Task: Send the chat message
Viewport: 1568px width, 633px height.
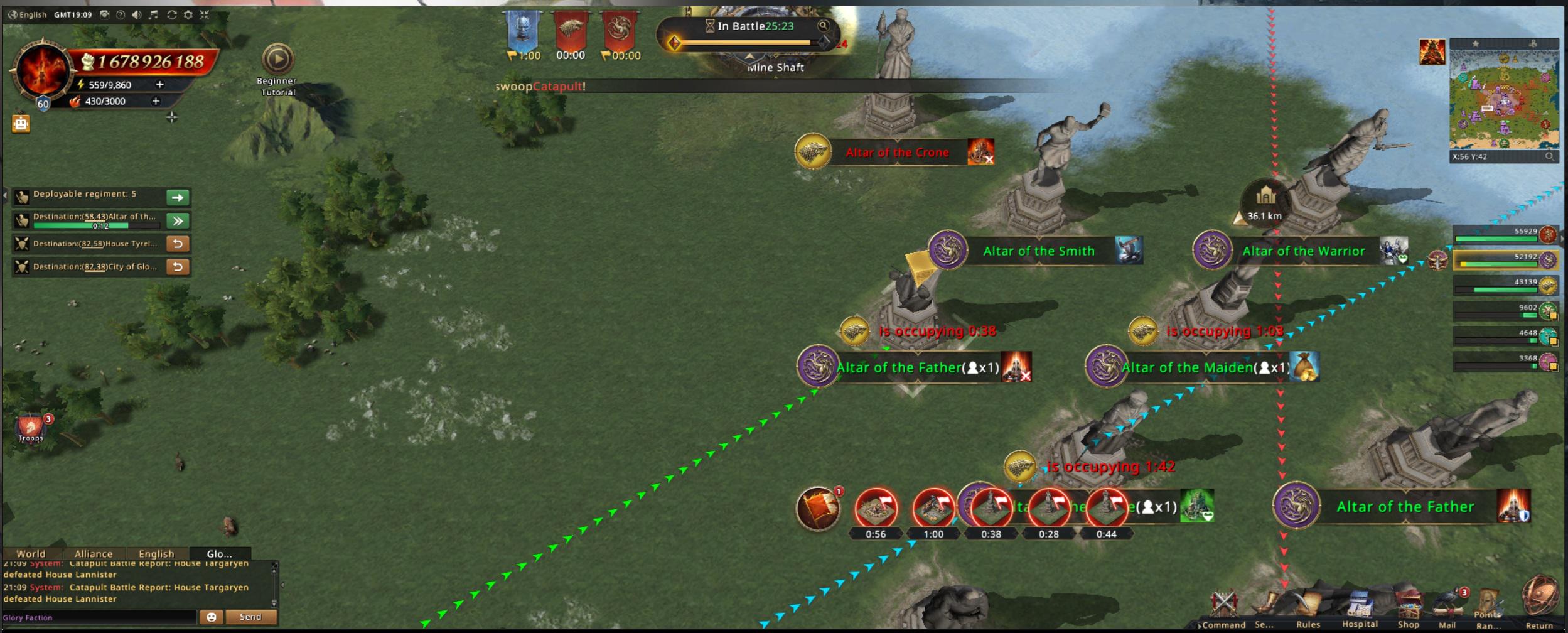Action: [250, 617]
